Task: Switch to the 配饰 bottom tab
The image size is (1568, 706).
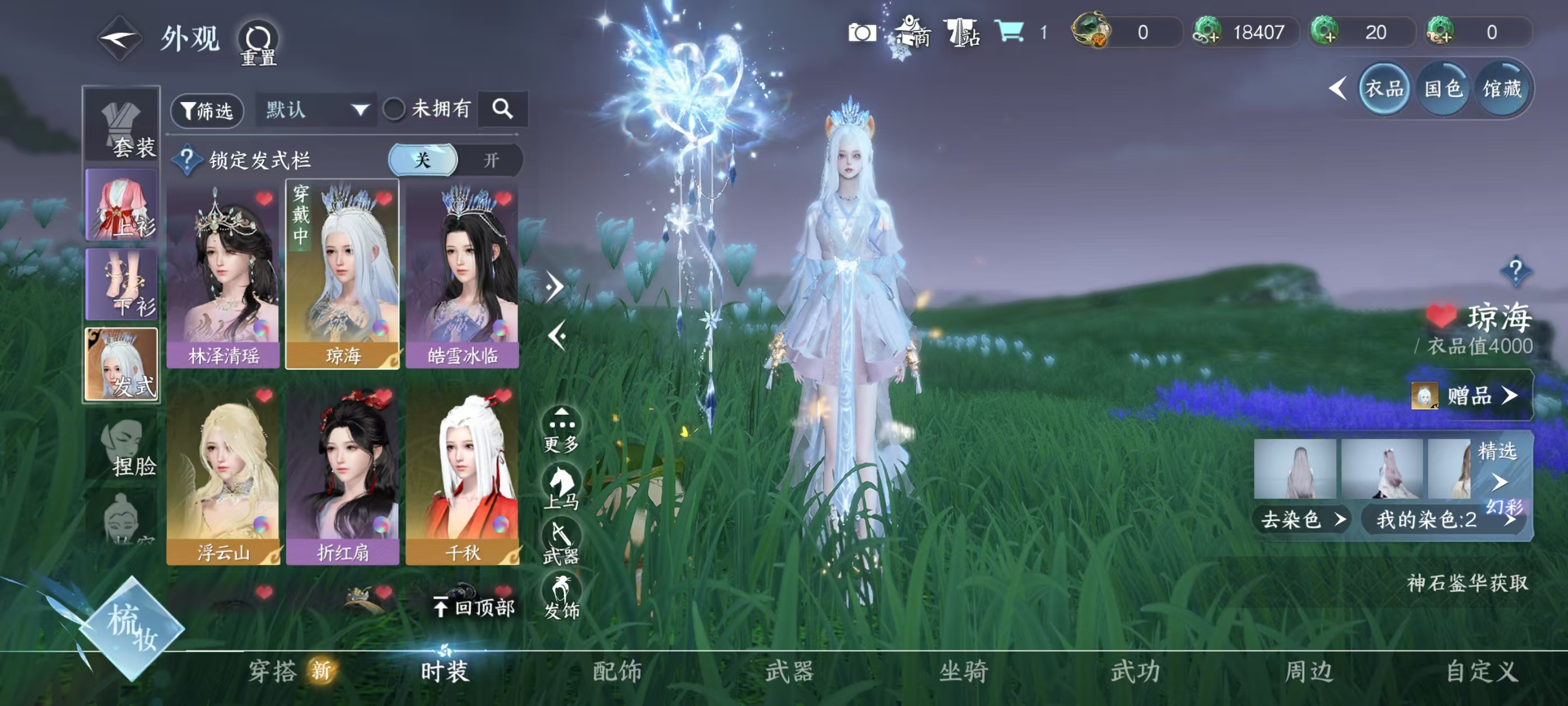Action: pos(617,672)
